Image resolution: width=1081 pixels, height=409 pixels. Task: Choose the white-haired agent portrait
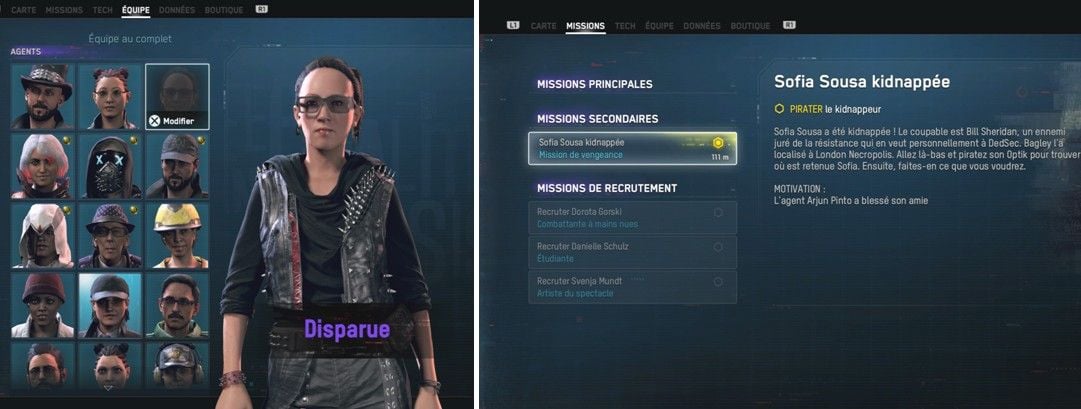click(x=43, y=166)
